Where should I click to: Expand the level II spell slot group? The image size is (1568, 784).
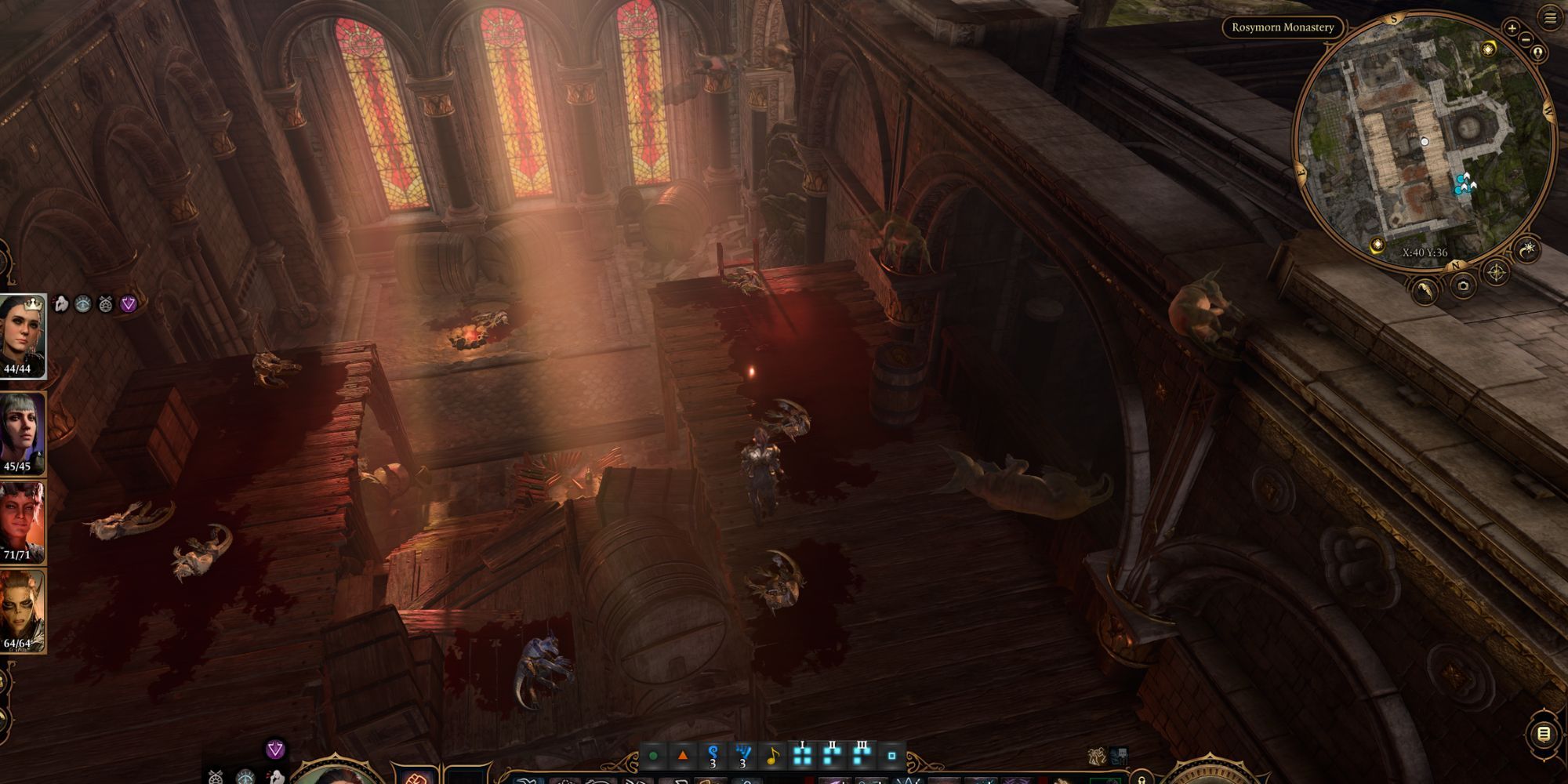(833, 756)
